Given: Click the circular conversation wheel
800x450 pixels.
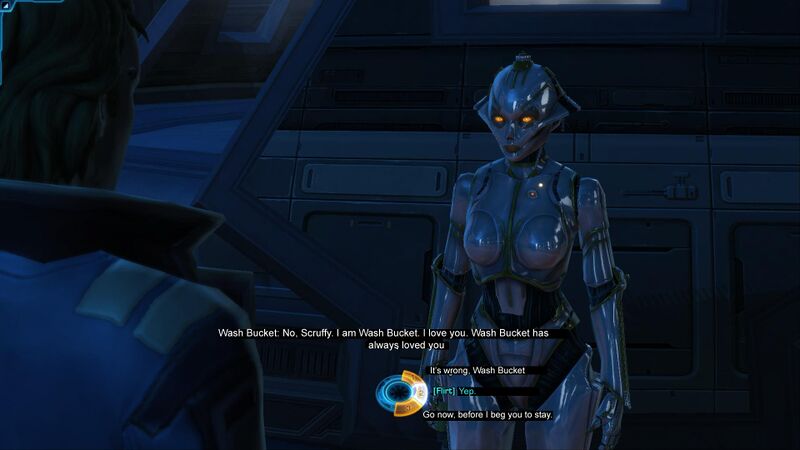Looking at the screenshot, I should [x=401, y=392].
